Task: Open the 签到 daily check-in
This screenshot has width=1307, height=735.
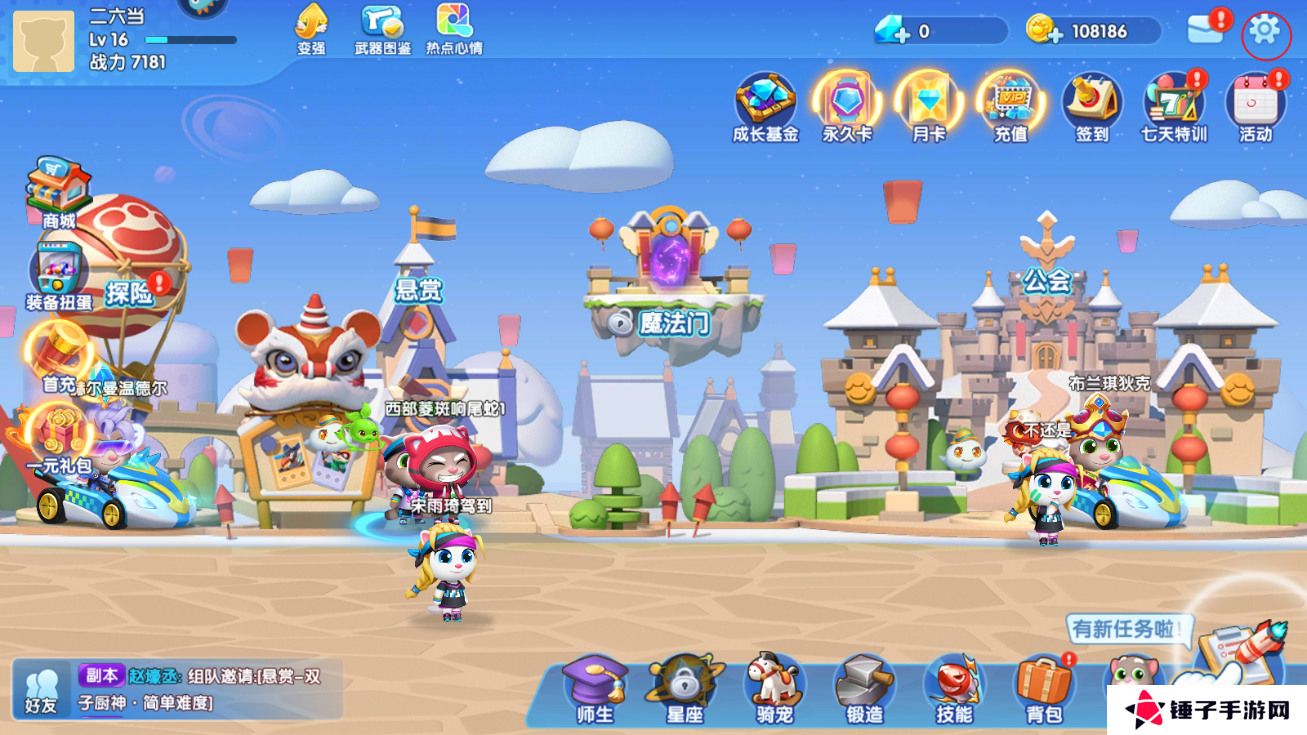Action: pyautogui.click(x=1091, y=103)
